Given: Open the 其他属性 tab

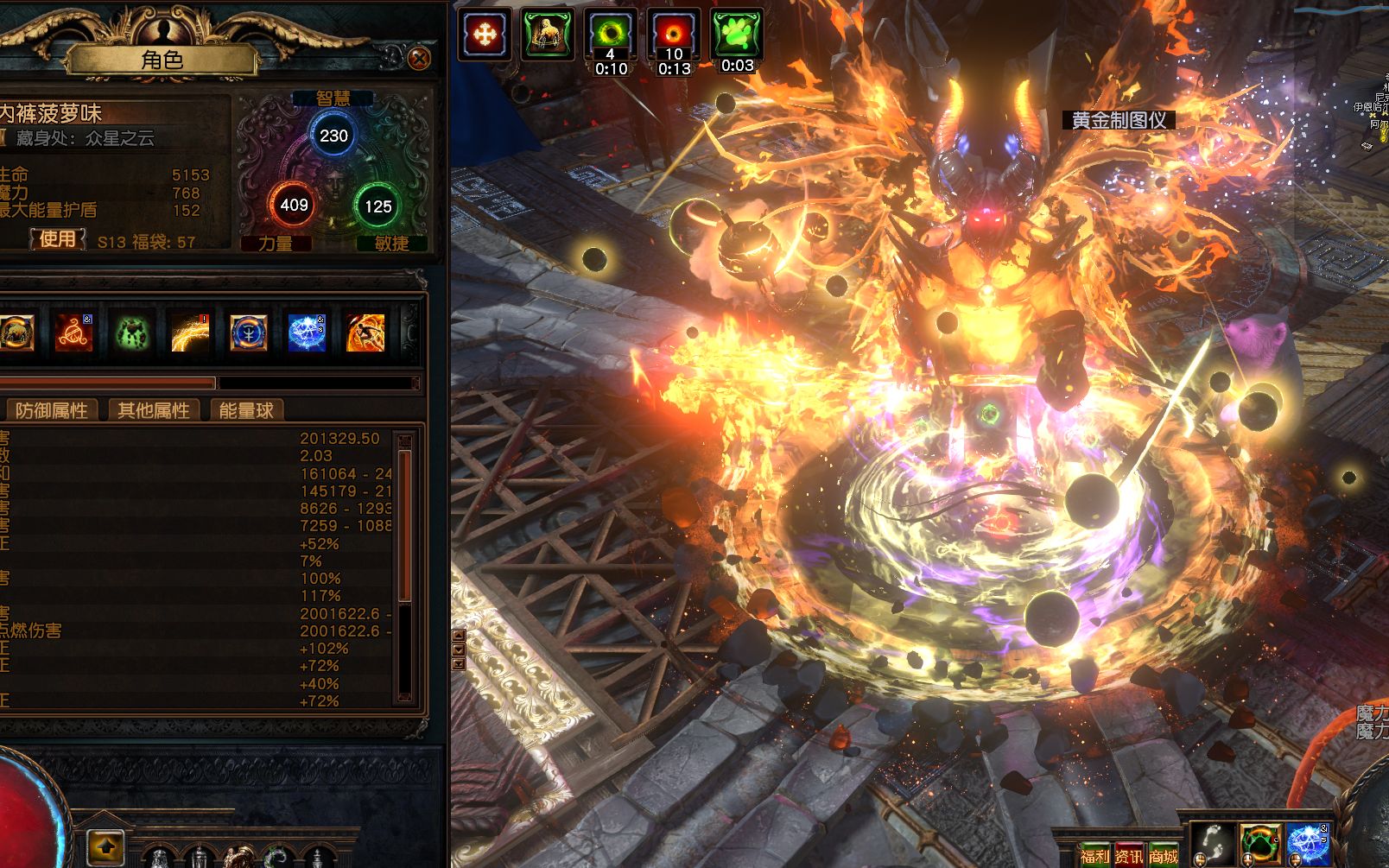Looking at the screenshot, I should point(154,410).
